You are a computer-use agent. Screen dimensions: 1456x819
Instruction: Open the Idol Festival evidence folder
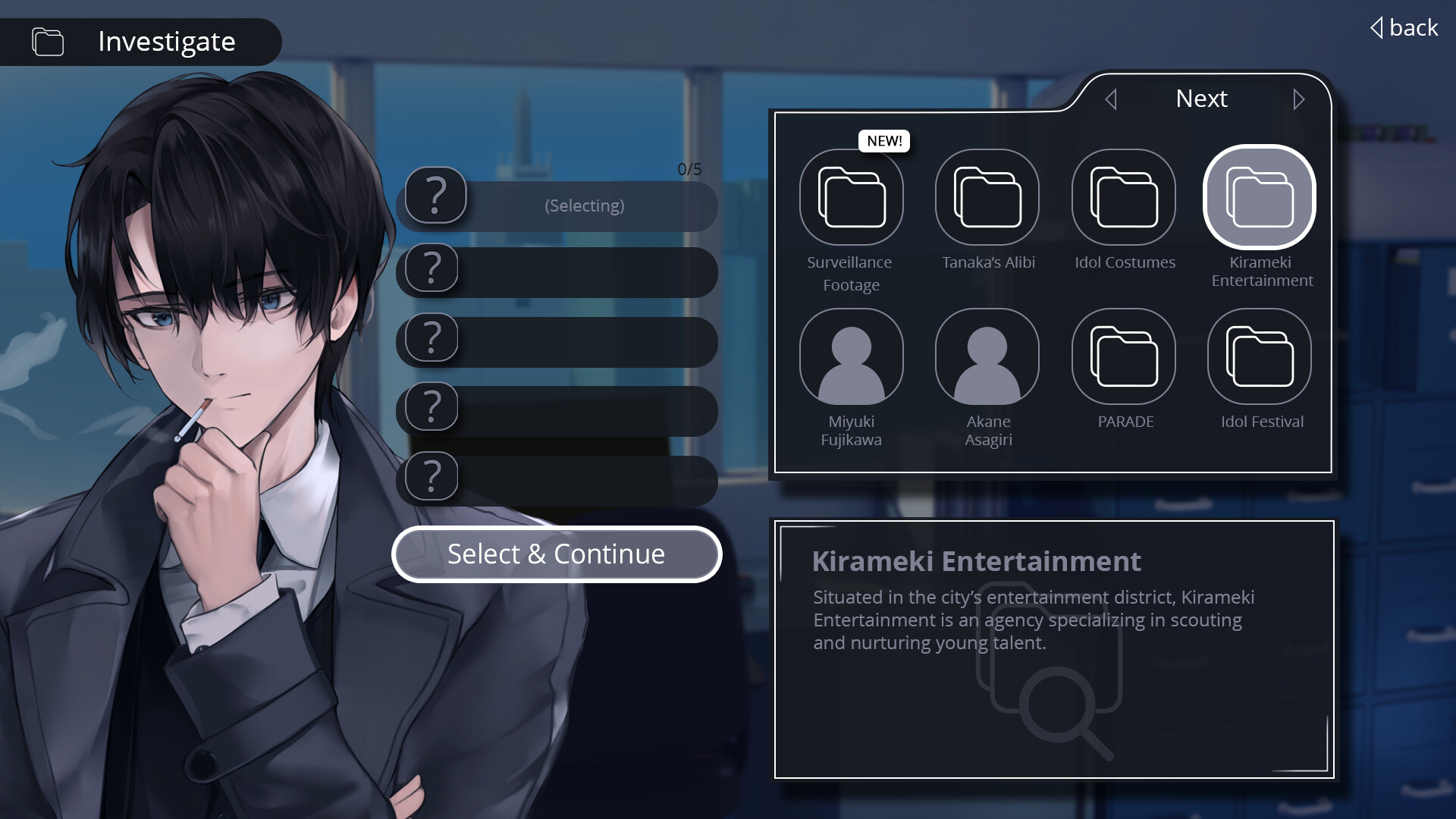click(x=1259, y=356)
